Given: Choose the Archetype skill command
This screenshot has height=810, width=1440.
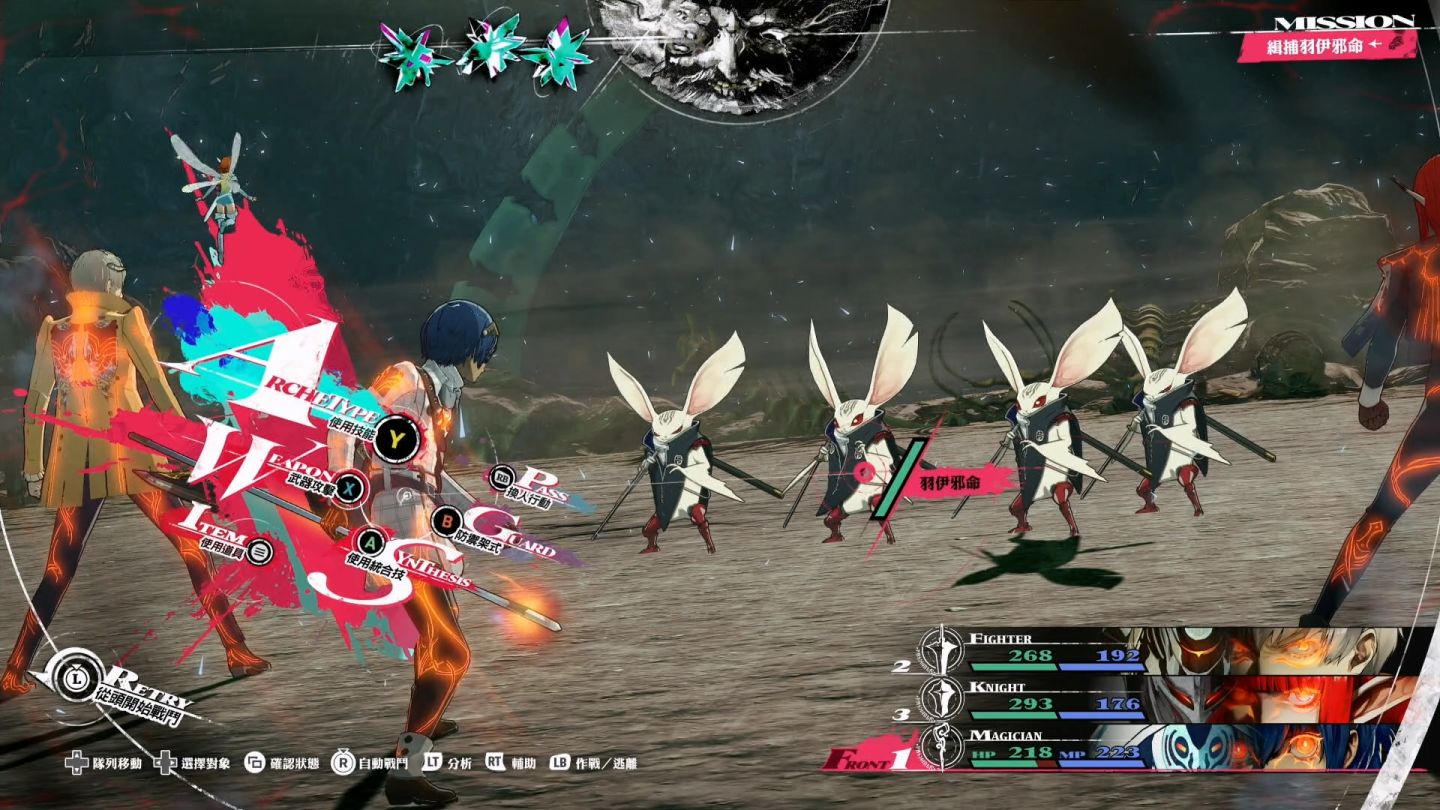Looking at the screenshot, I should tap(398, 438).
